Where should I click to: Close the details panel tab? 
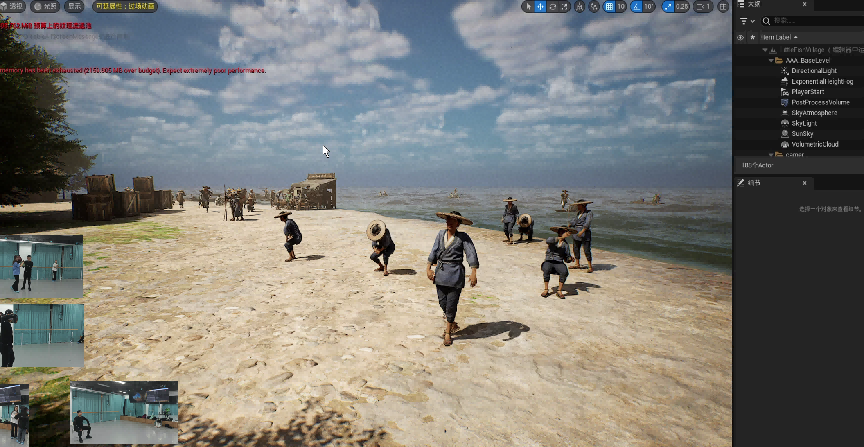[804, 183]
